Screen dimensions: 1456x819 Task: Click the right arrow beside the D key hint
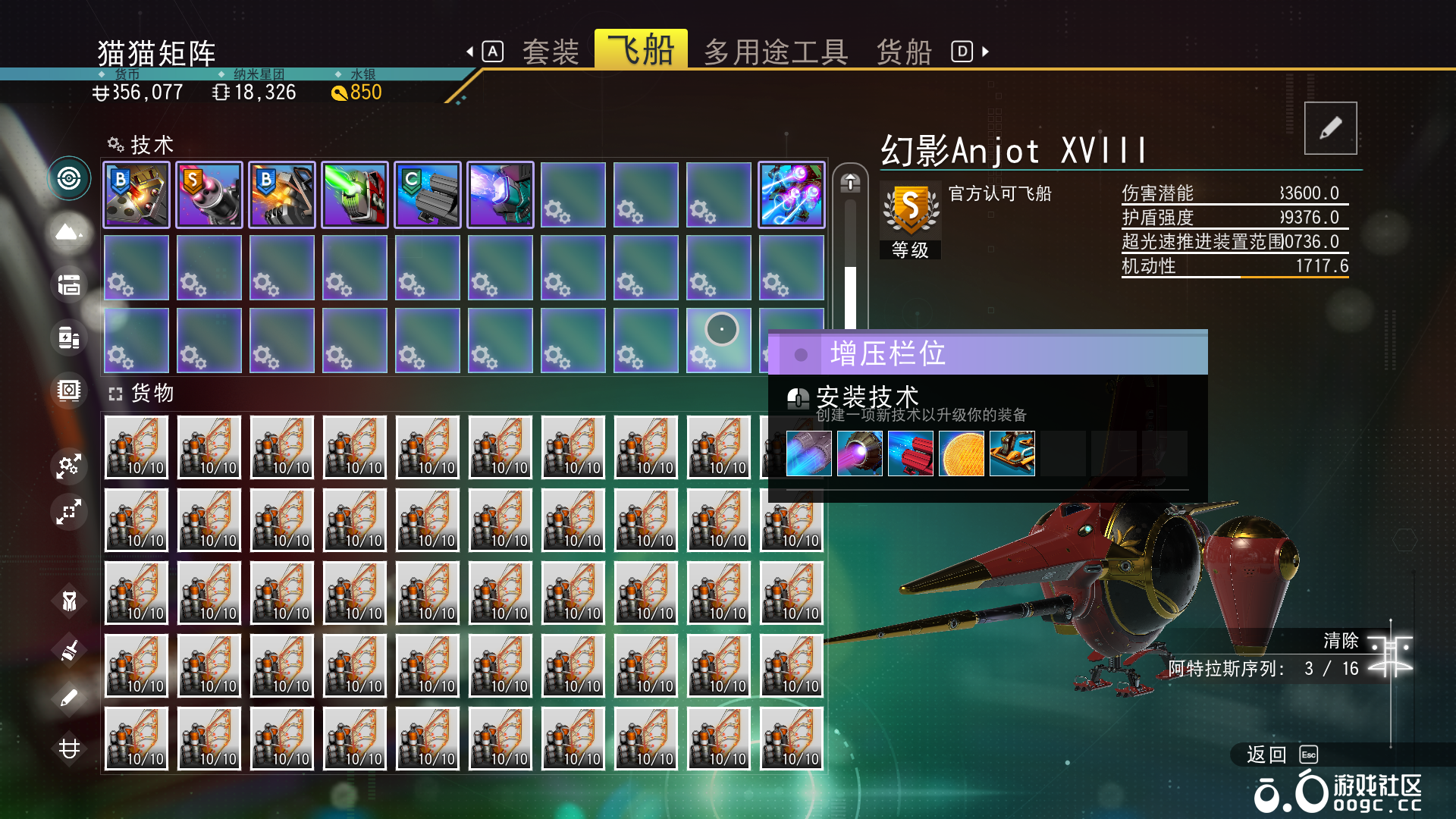(x=984, y=52)
